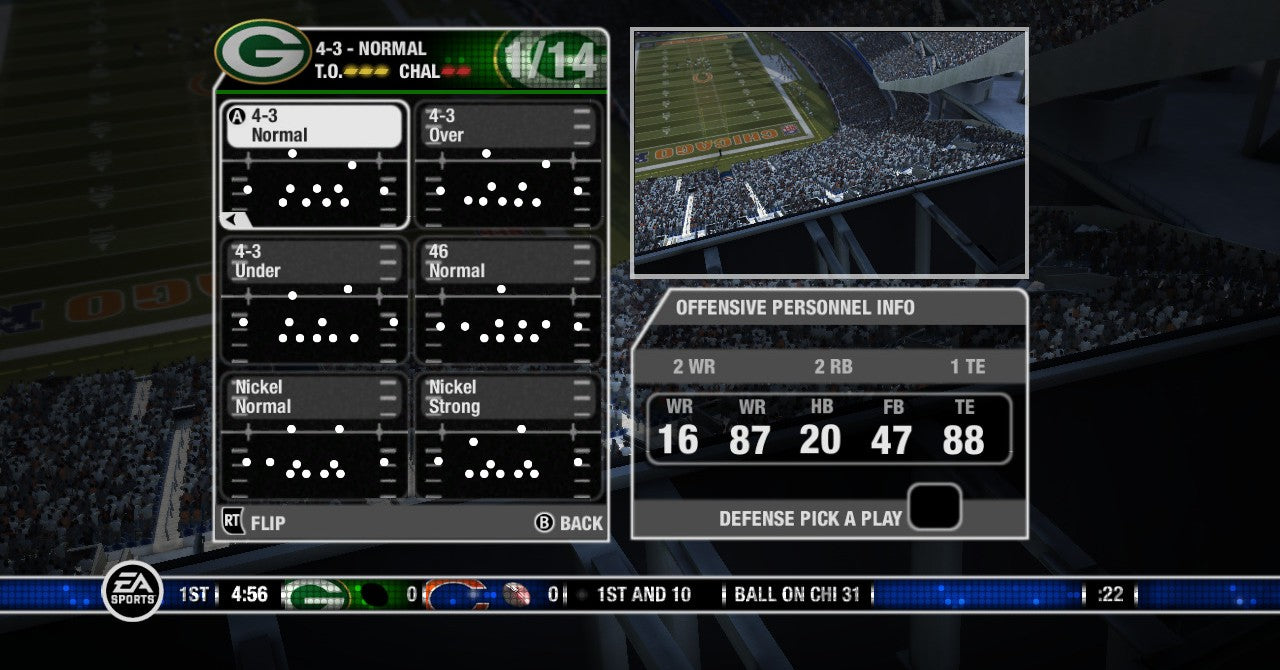Pick the Nickel Strong formation

click(x=508, y=436)
